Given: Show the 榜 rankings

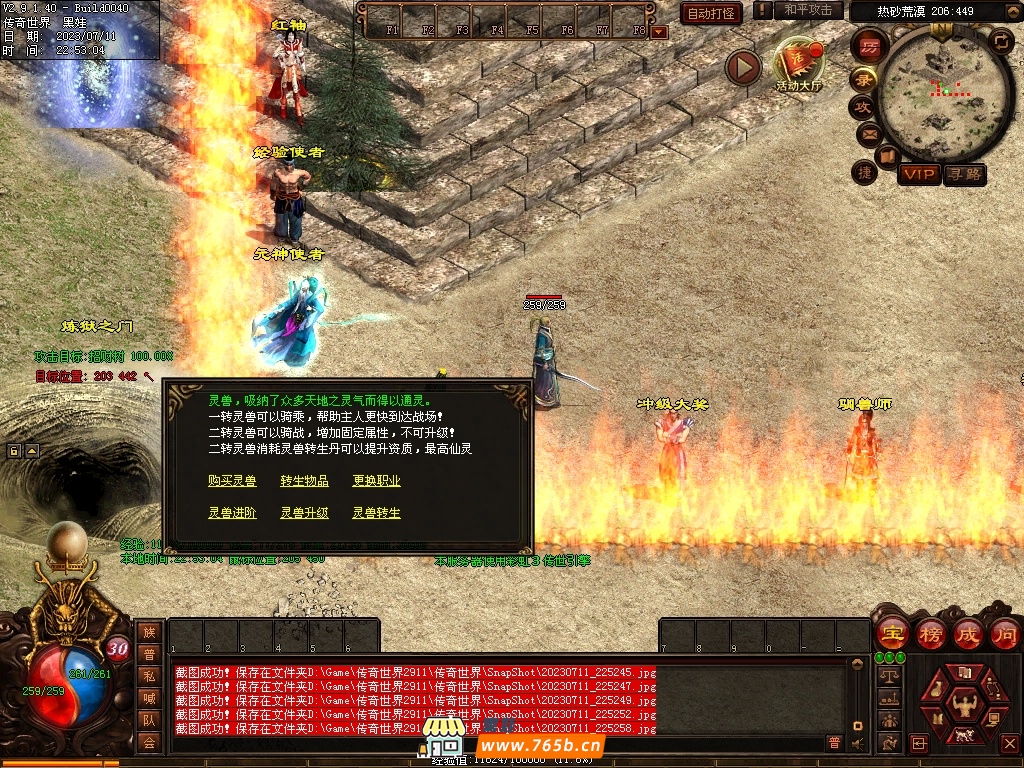Looking at the screenshot, I should click(930, 633).
